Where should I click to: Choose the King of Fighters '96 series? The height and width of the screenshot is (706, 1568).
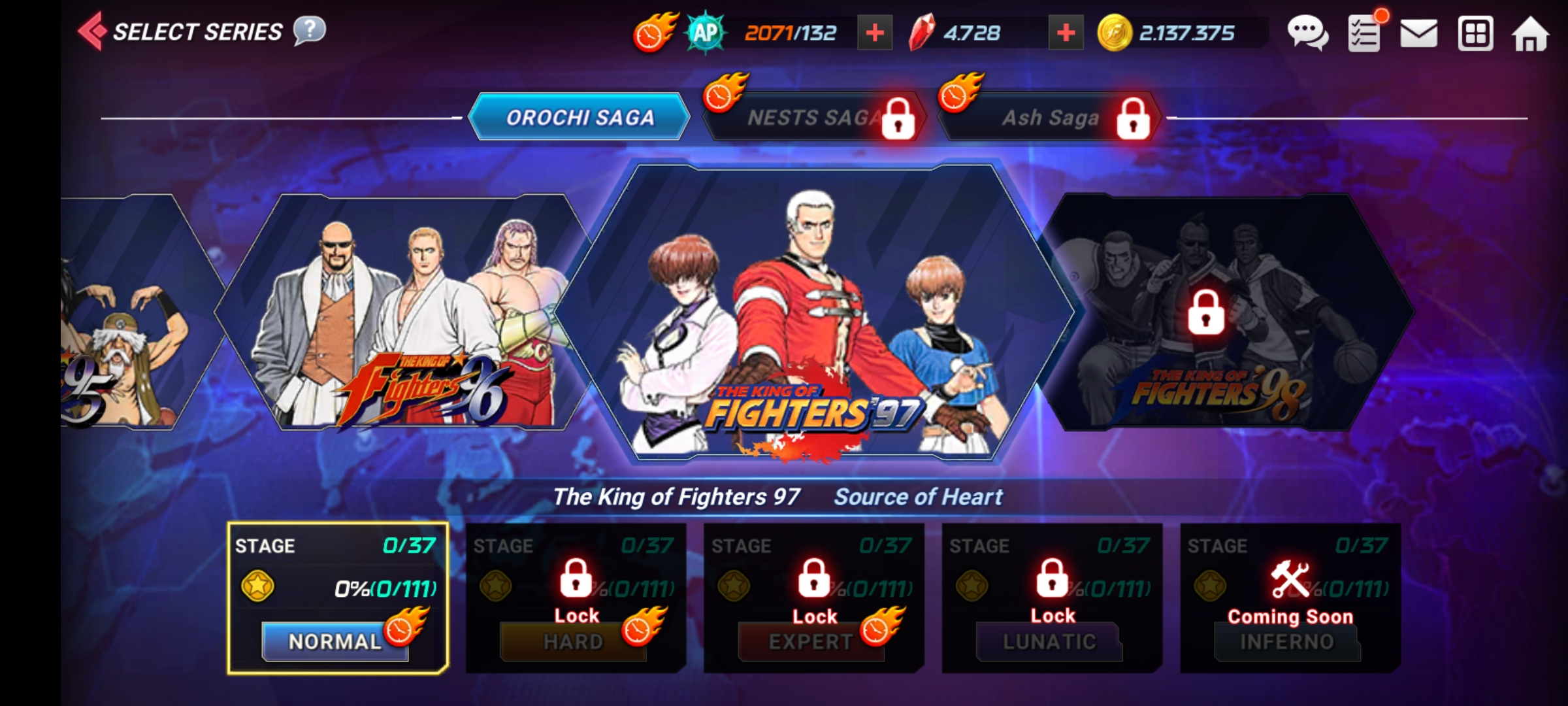coord(405,314)
